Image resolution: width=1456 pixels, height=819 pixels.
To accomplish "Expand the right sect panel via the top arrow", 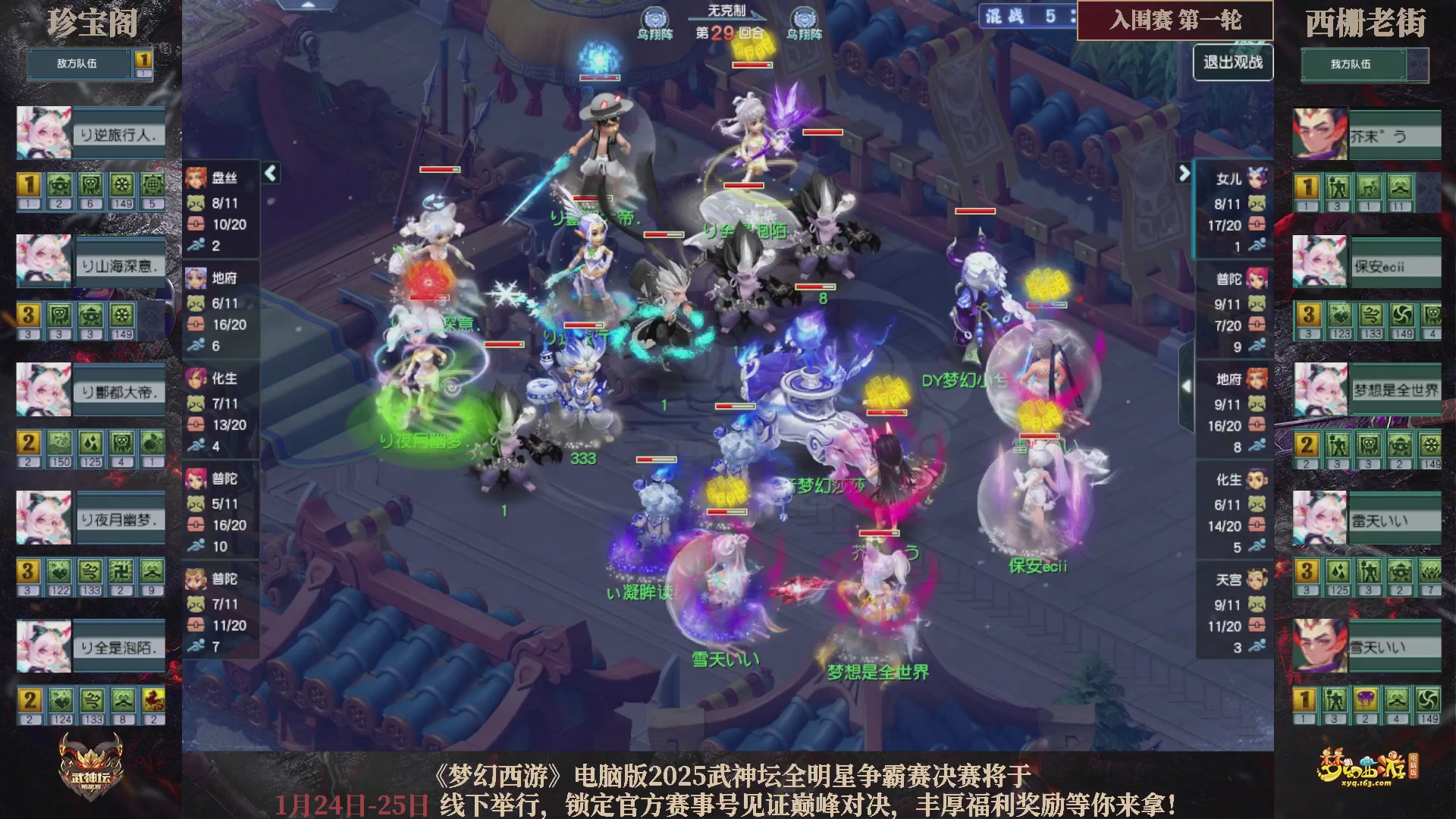I will [1185, 173].
